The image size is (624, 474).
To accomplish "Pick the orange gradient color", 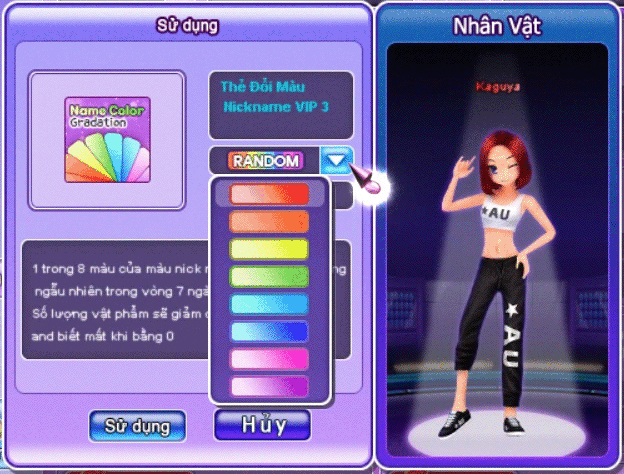I will [270, 222].
